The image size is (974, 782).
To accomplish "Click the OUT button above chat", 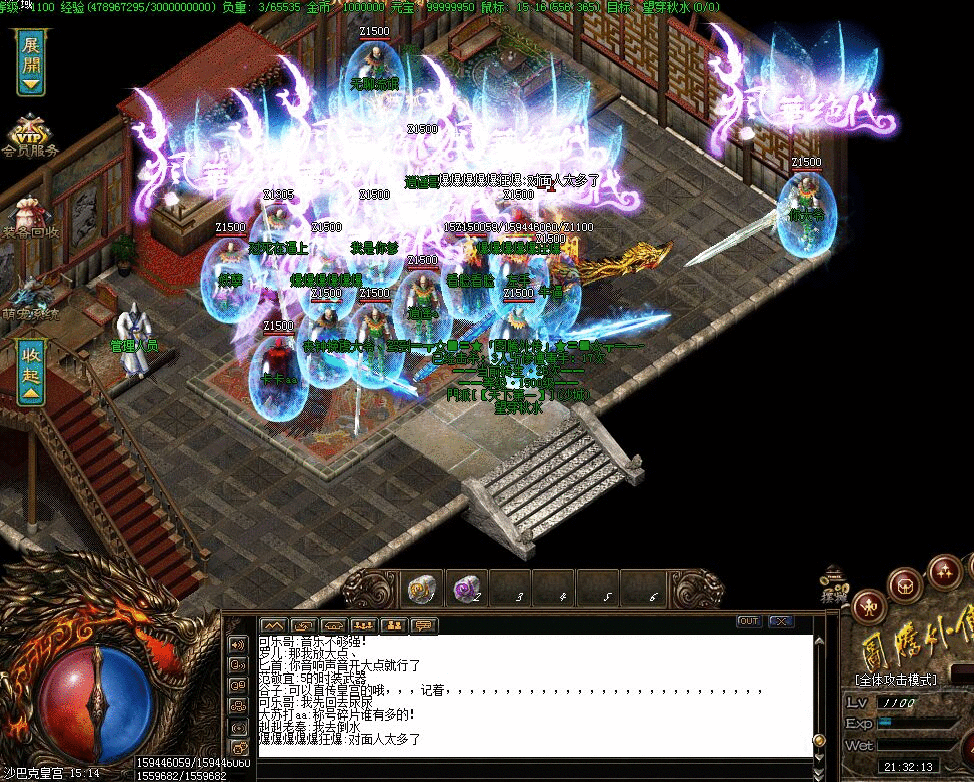I will (x=748, y=621).
